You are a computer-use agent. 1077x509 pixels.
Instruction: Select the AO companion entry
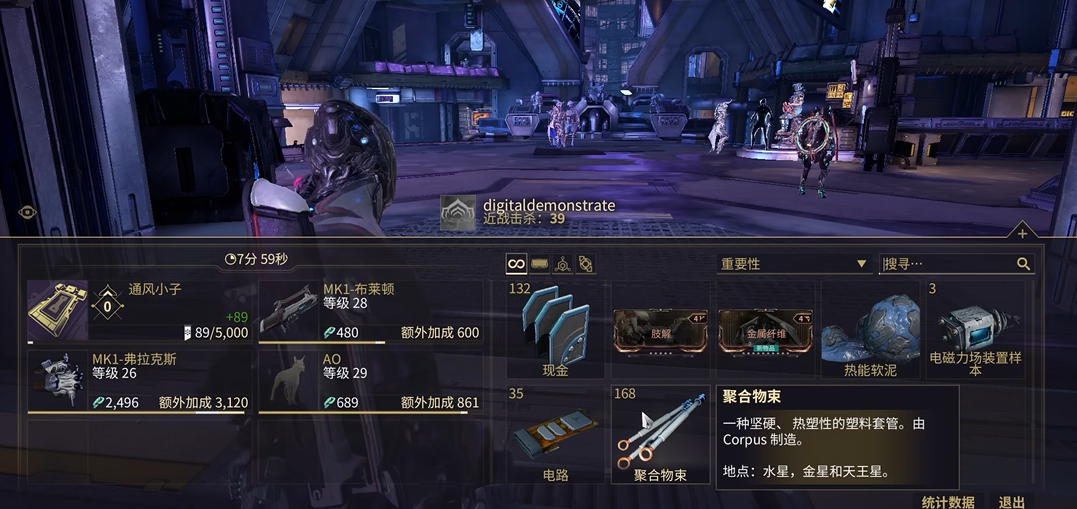coord(370,381)
